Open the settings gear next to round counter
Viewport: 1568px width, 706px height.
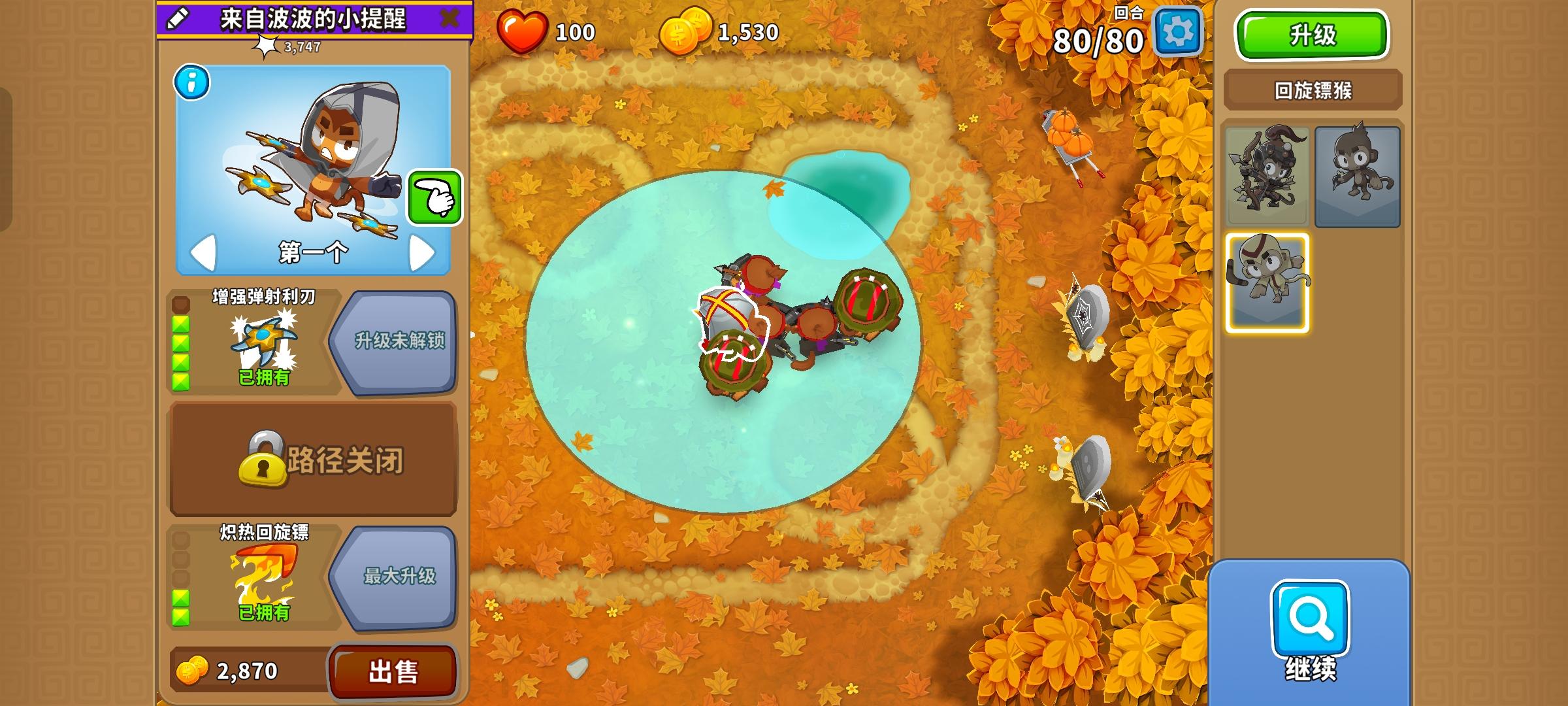1178,31
